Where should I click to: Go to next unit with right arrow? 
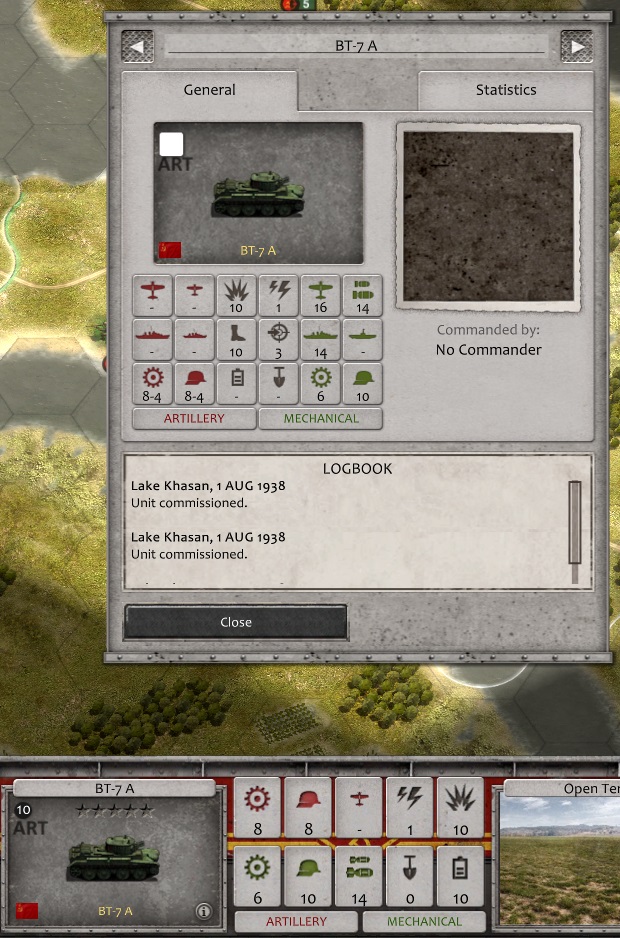click(x=576, y=46)
